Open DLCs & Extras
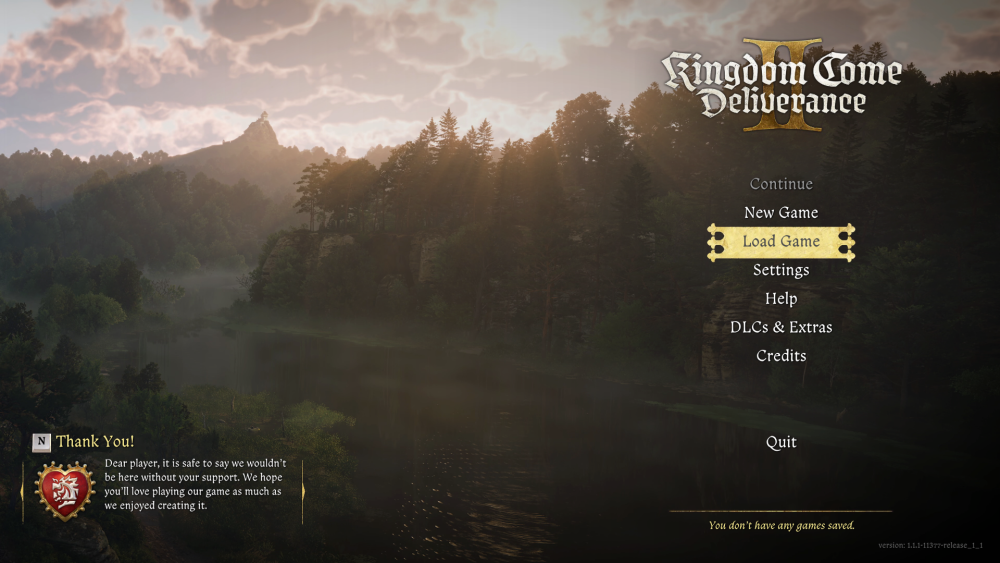The height and width of the screenshot is (563, 1000). pyautogui.click(x=781, y=327)
